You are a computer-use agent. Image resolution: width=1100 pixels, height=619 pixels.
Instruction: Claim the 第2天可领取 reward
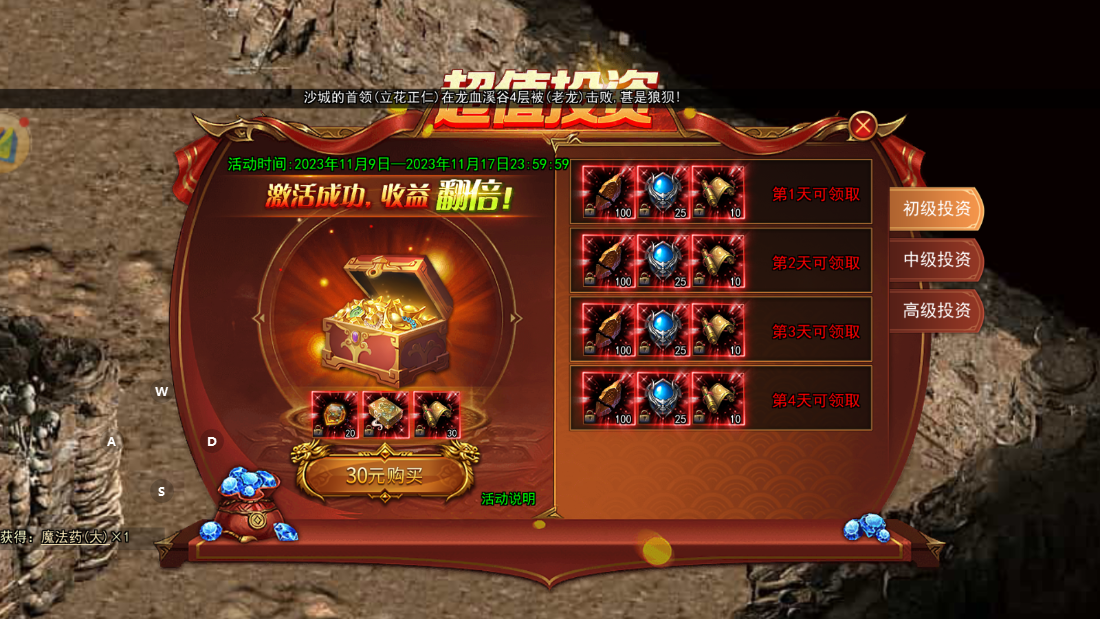(816, 263)
